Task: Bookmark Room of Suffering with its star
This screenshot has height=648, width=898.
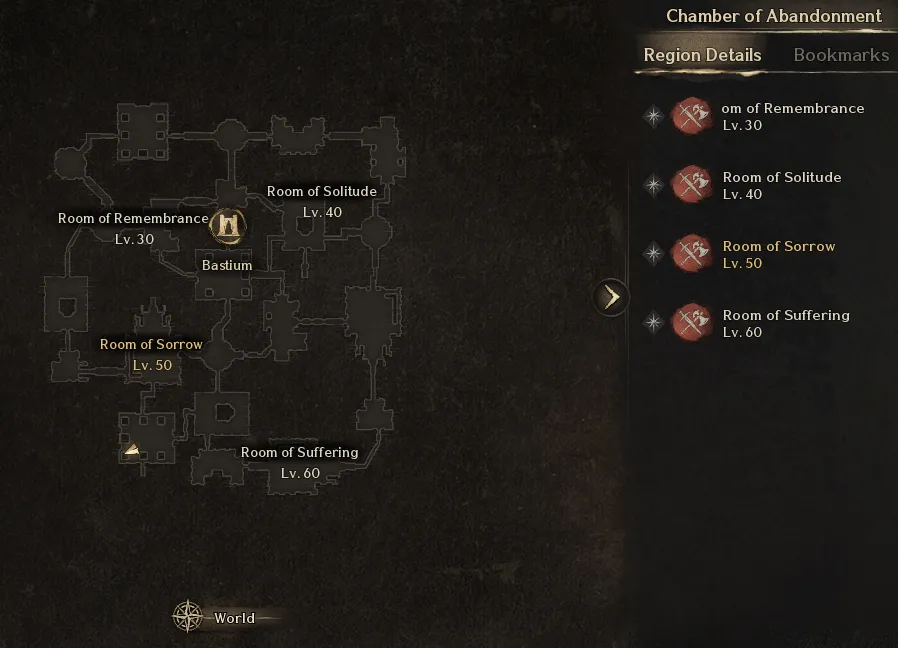Action: [x=653, y=323]
